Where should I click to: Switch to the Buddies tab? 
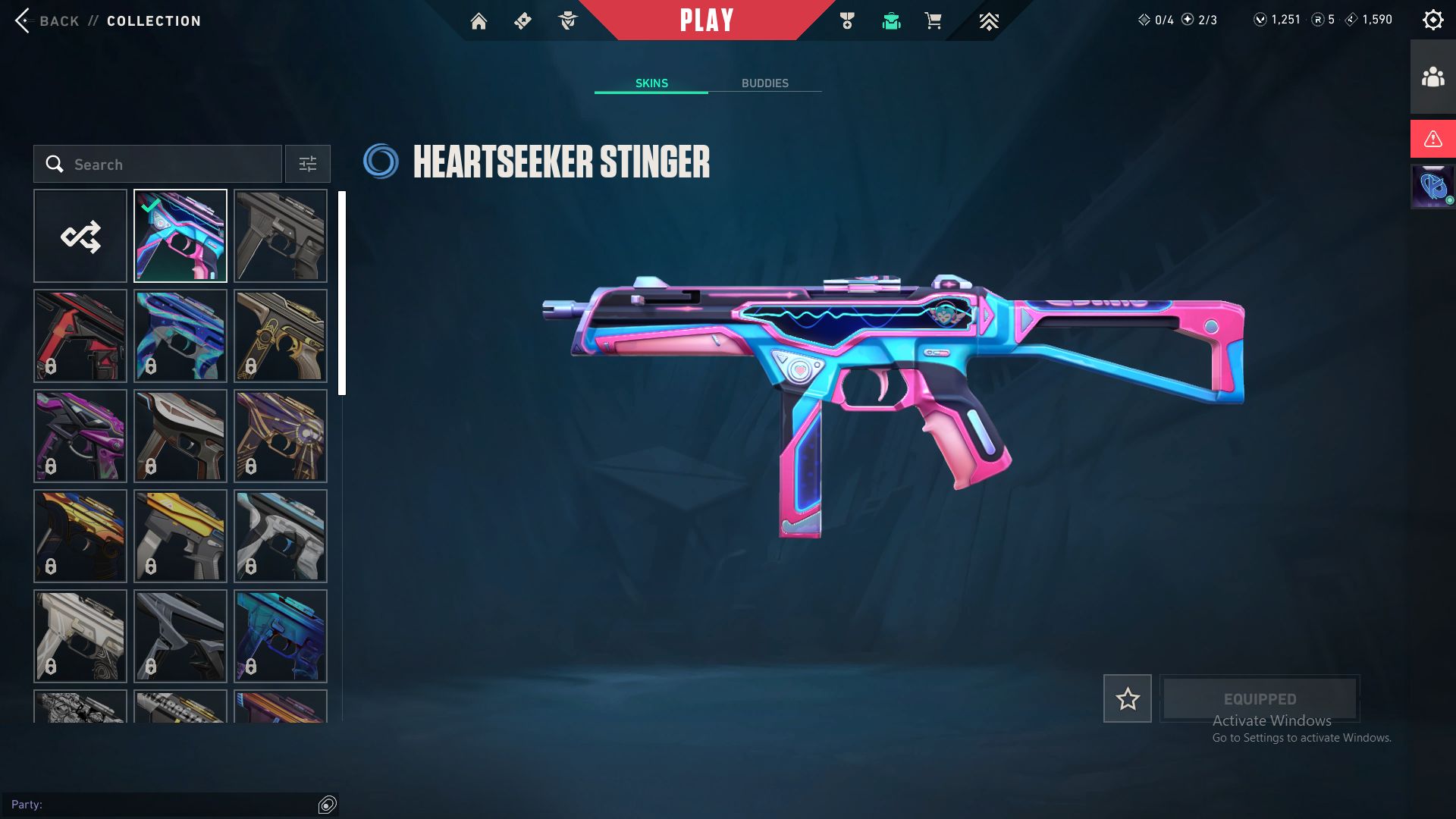pos(764,83)
